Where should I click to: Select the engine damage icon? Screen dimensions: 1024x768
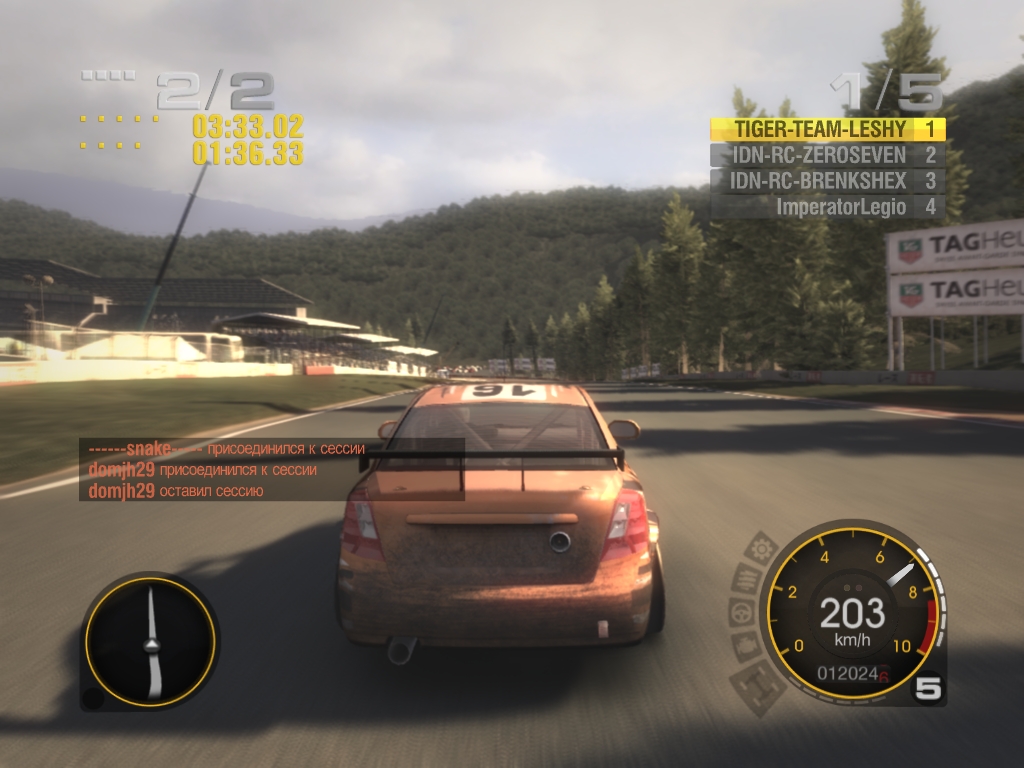(x=744, y=645)
